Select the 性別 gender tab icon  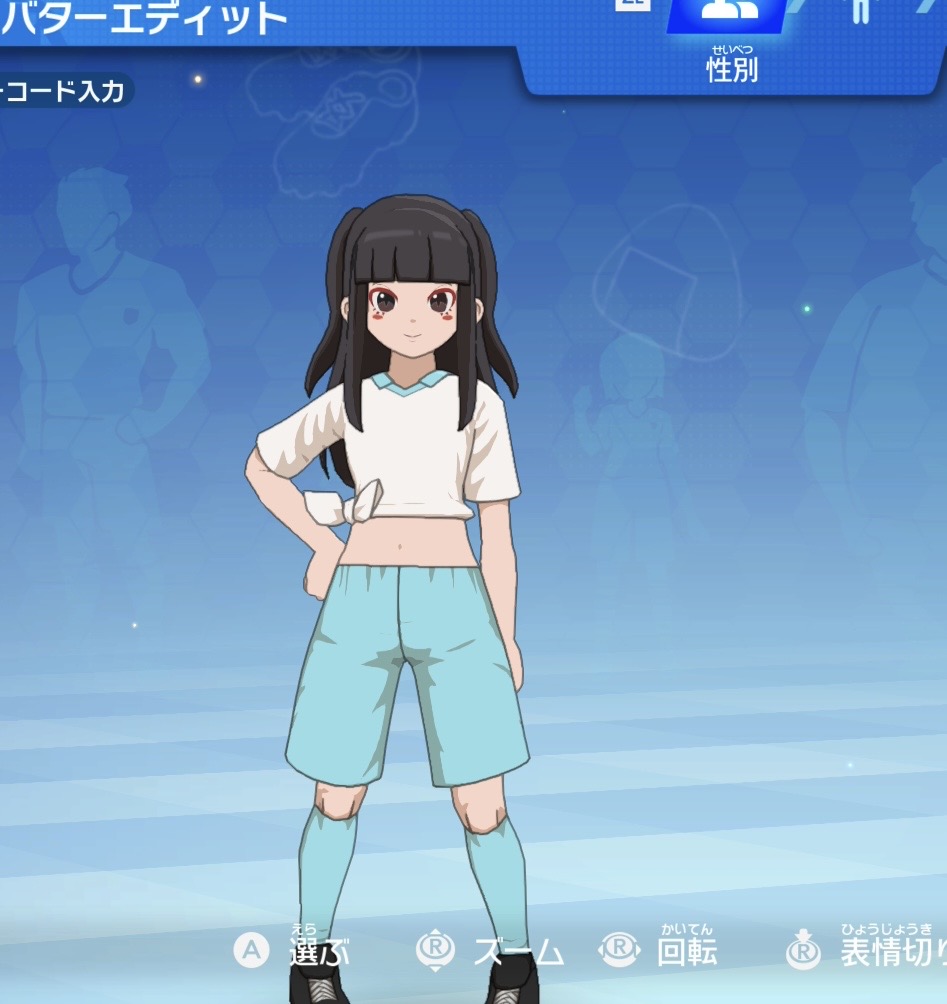click(x=729, y=13)
